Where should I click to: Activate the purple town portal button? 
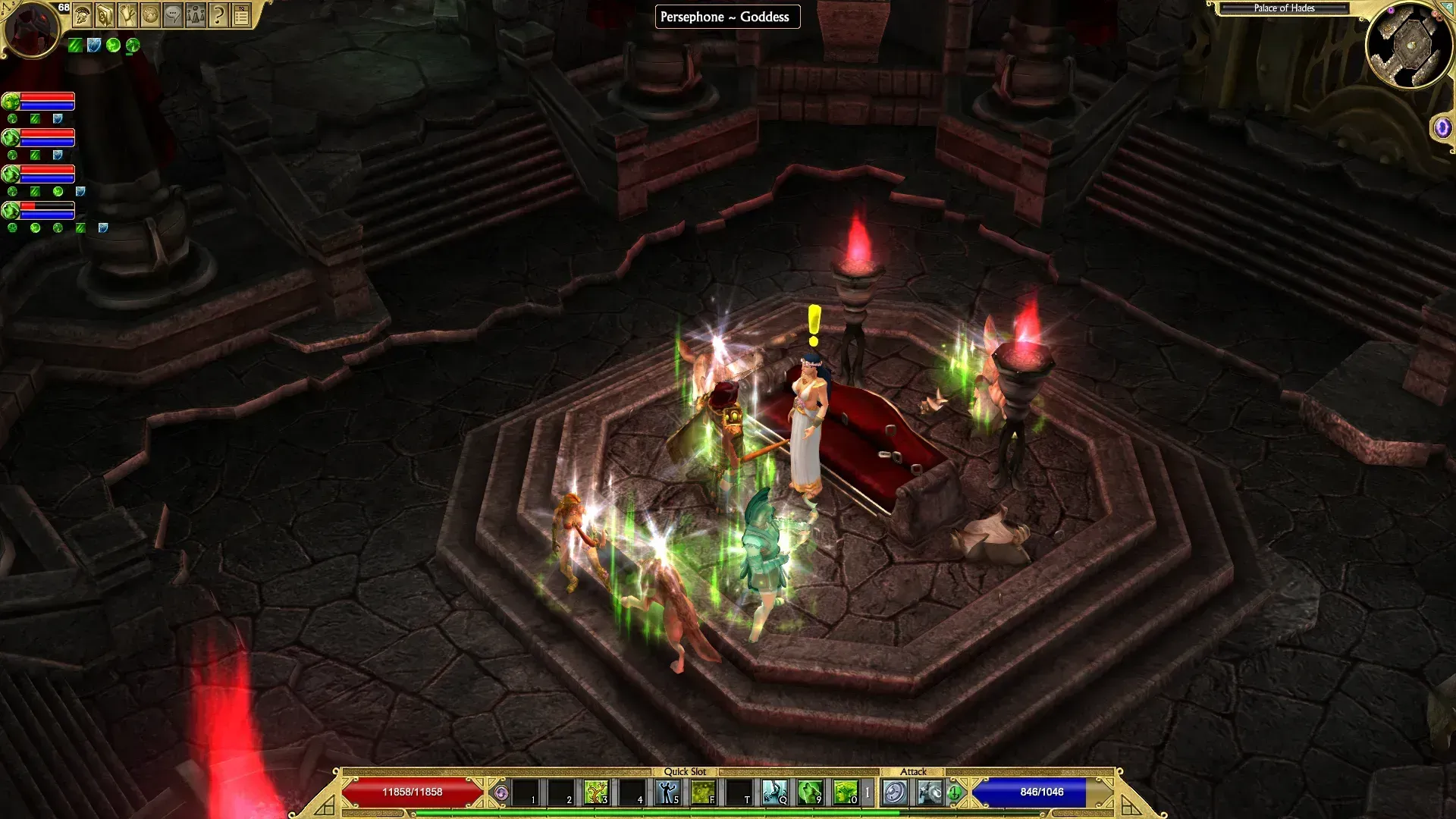[1442, 127]
